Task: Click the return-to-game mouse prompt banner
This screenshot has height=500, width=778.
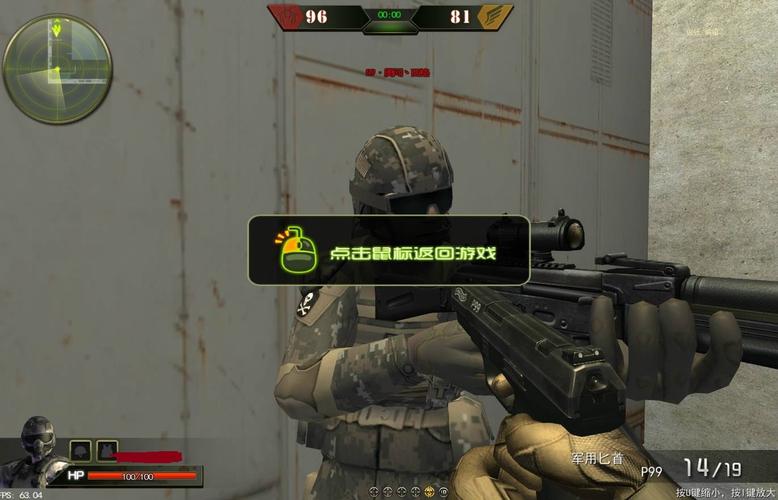Action: [389, 250]
